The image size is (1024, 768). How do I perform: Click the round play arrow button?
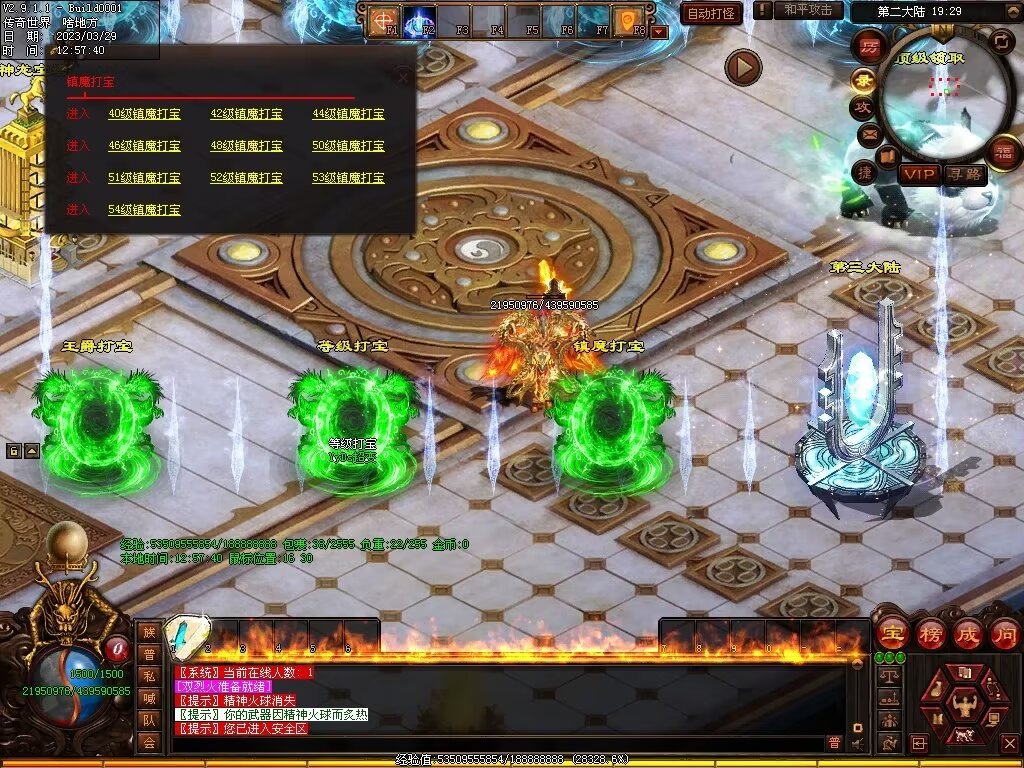[x=743, y=68]
